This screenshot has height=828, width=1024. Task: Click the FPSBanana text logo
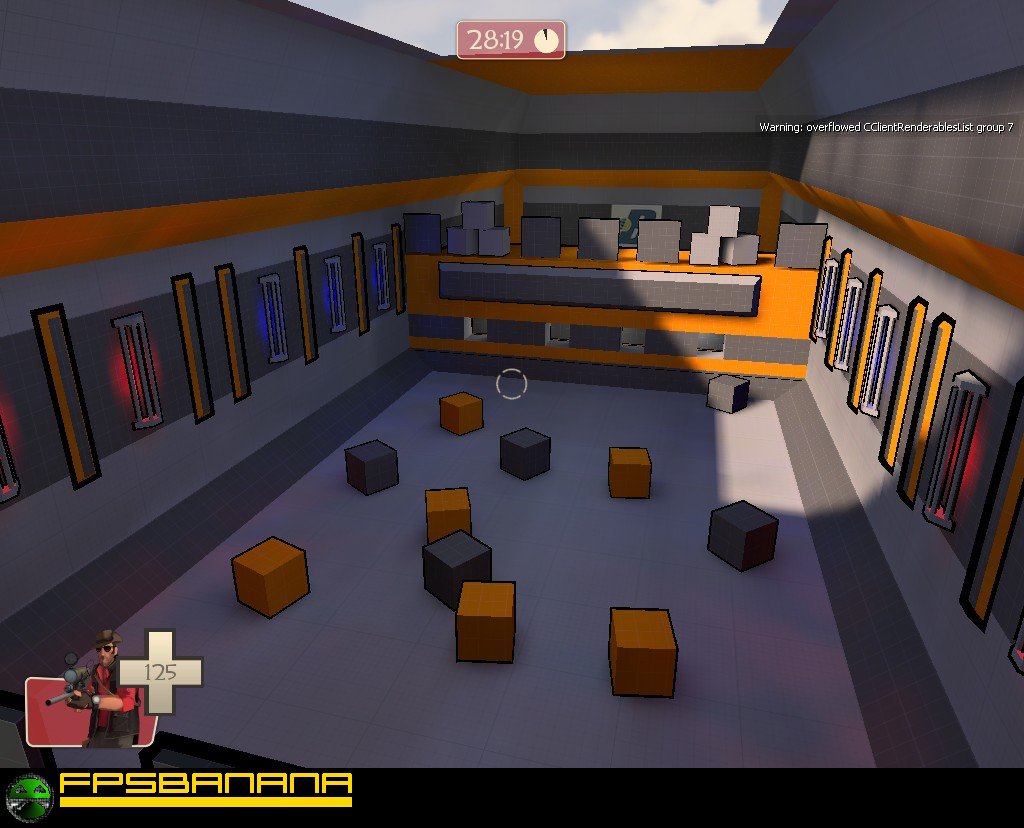(206, 785)
